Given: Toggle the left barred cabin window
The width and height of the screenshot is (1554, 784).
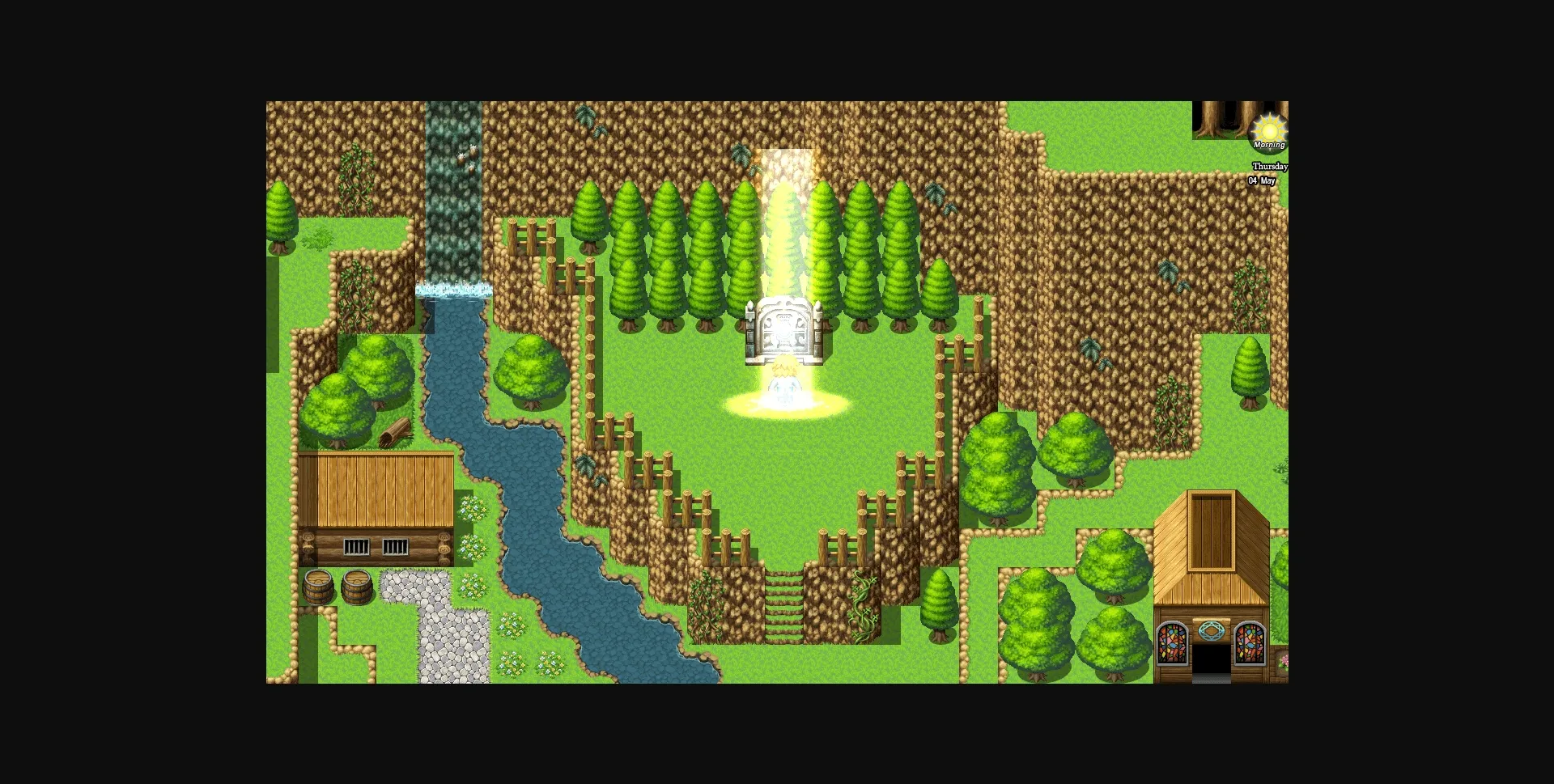Looking at the screenshot, I should [x=356, y=546].
